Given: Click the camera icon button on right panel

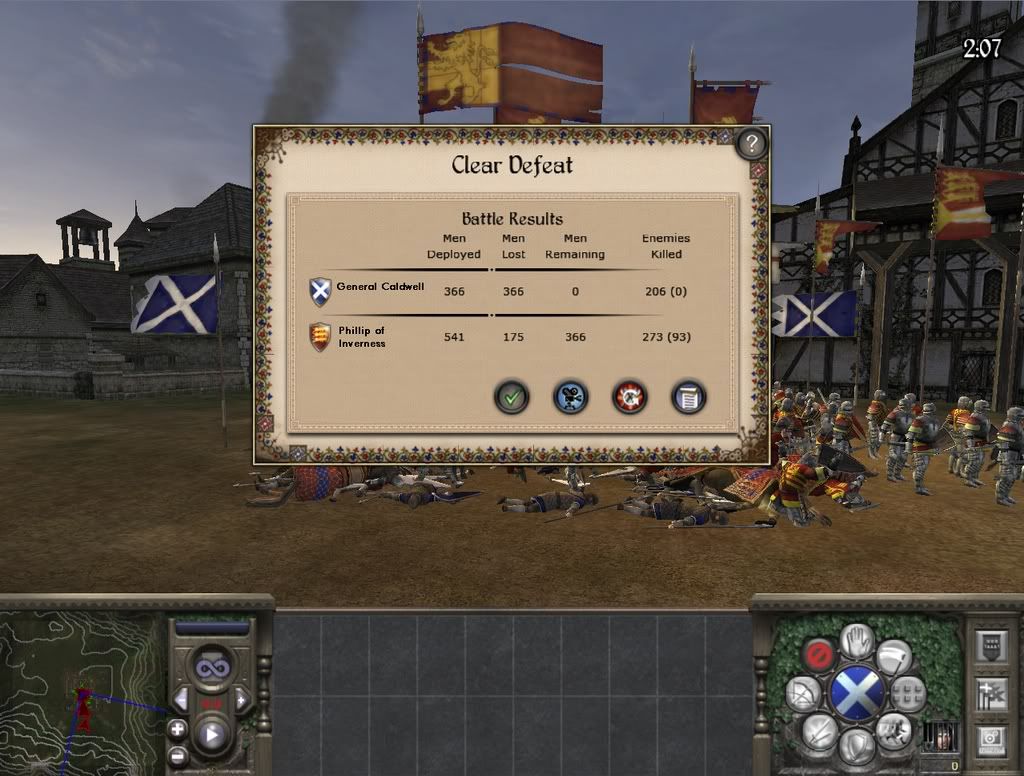Looking at the screenshot, I should tap(991, 740).
